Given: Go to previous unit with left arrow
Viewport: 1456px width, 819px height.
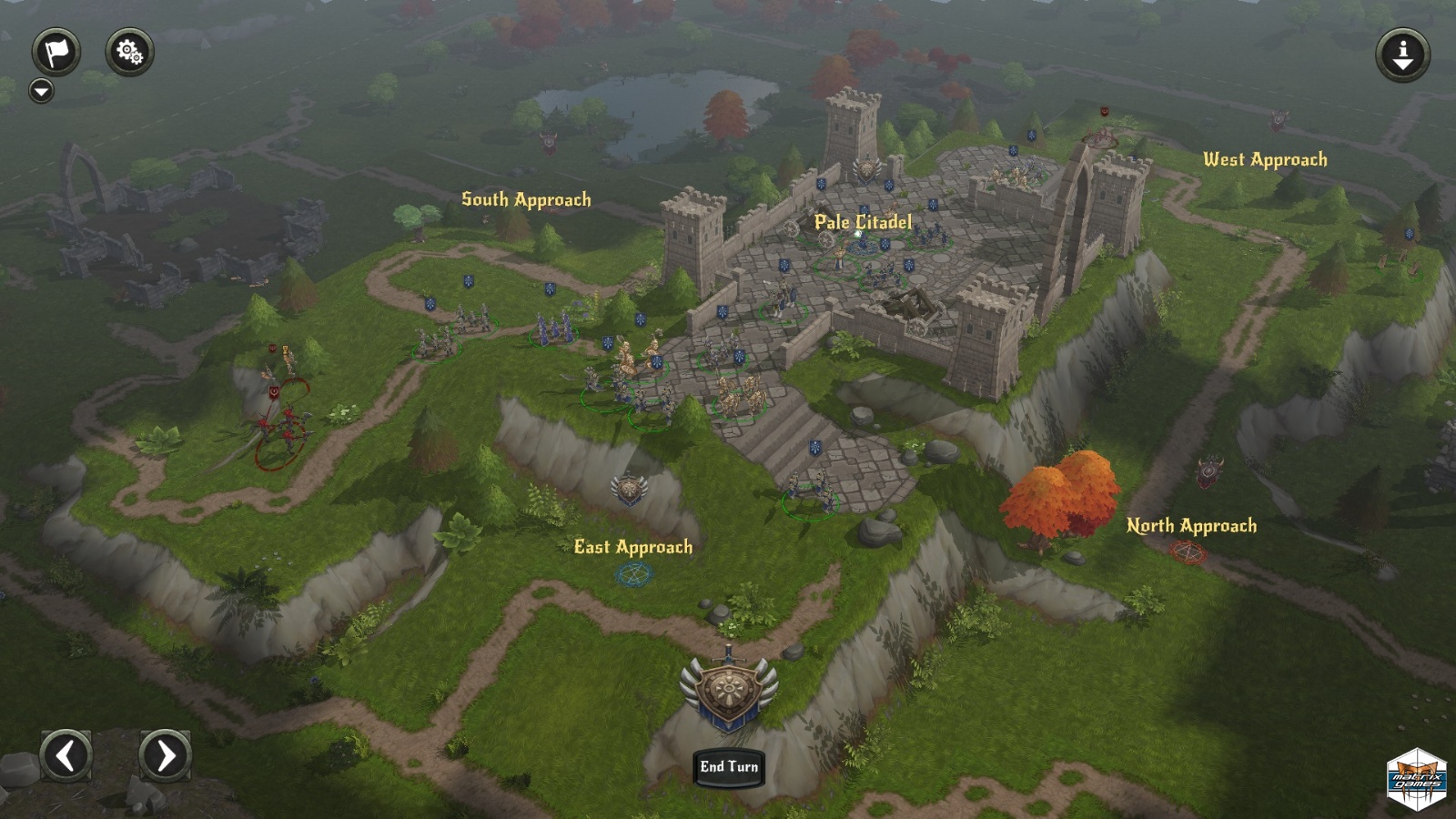Looking at the screenshot, I should [66, 755].
